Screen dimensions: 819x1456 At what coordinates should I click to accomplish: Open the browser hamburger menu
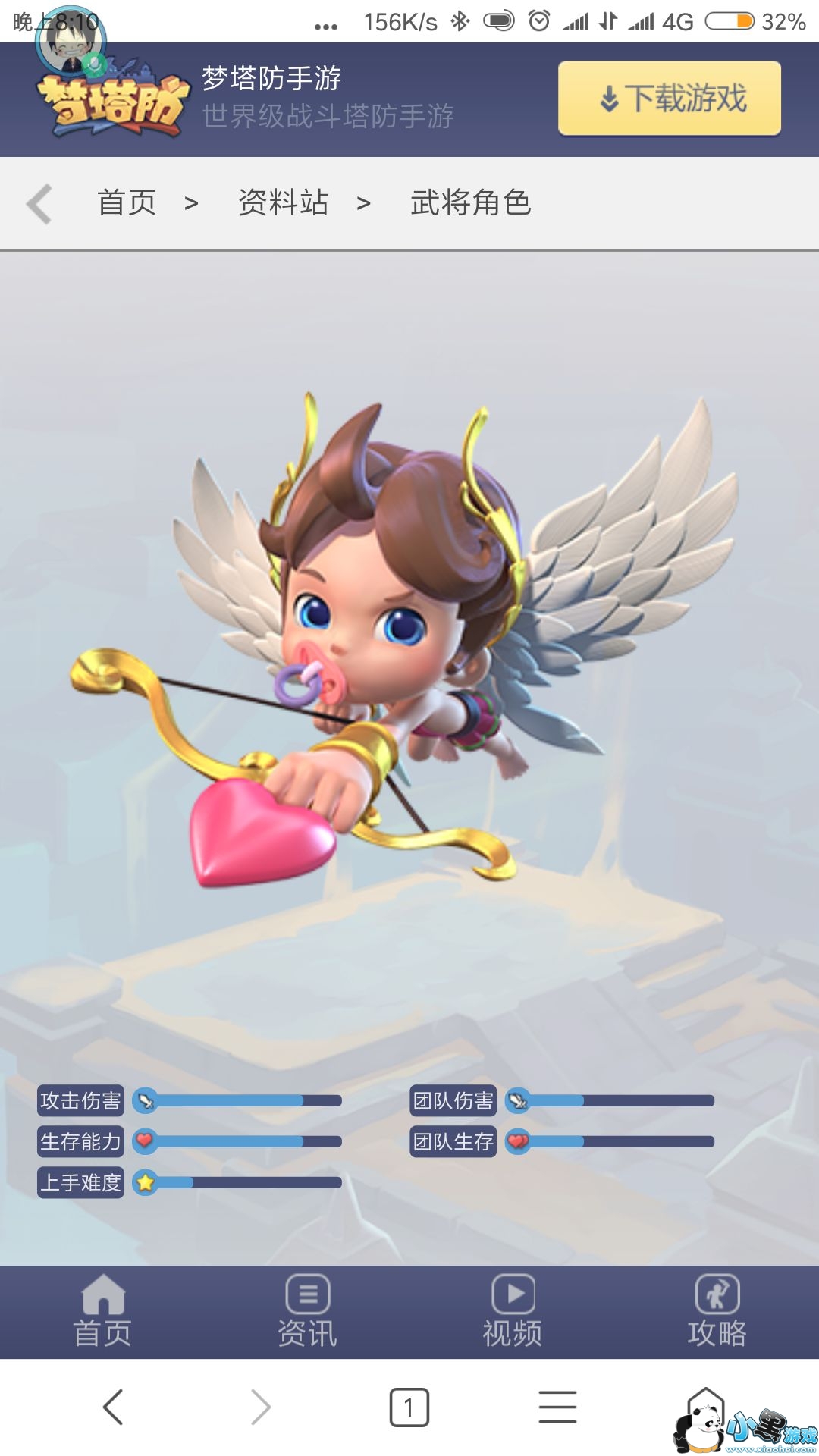(x=557, y=1407)
